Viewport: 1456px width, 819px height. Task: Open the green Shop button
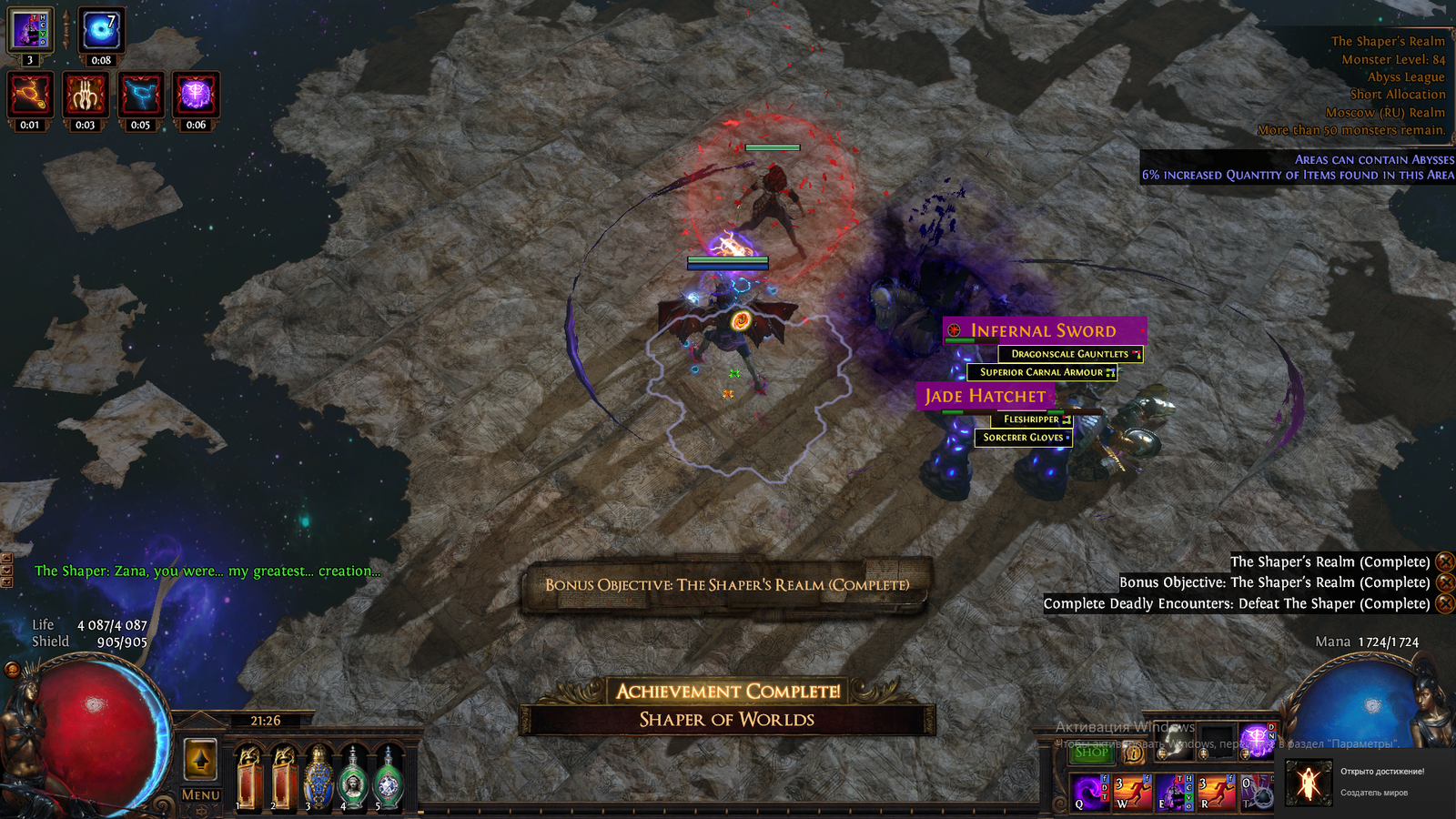tap(1091, 752)
